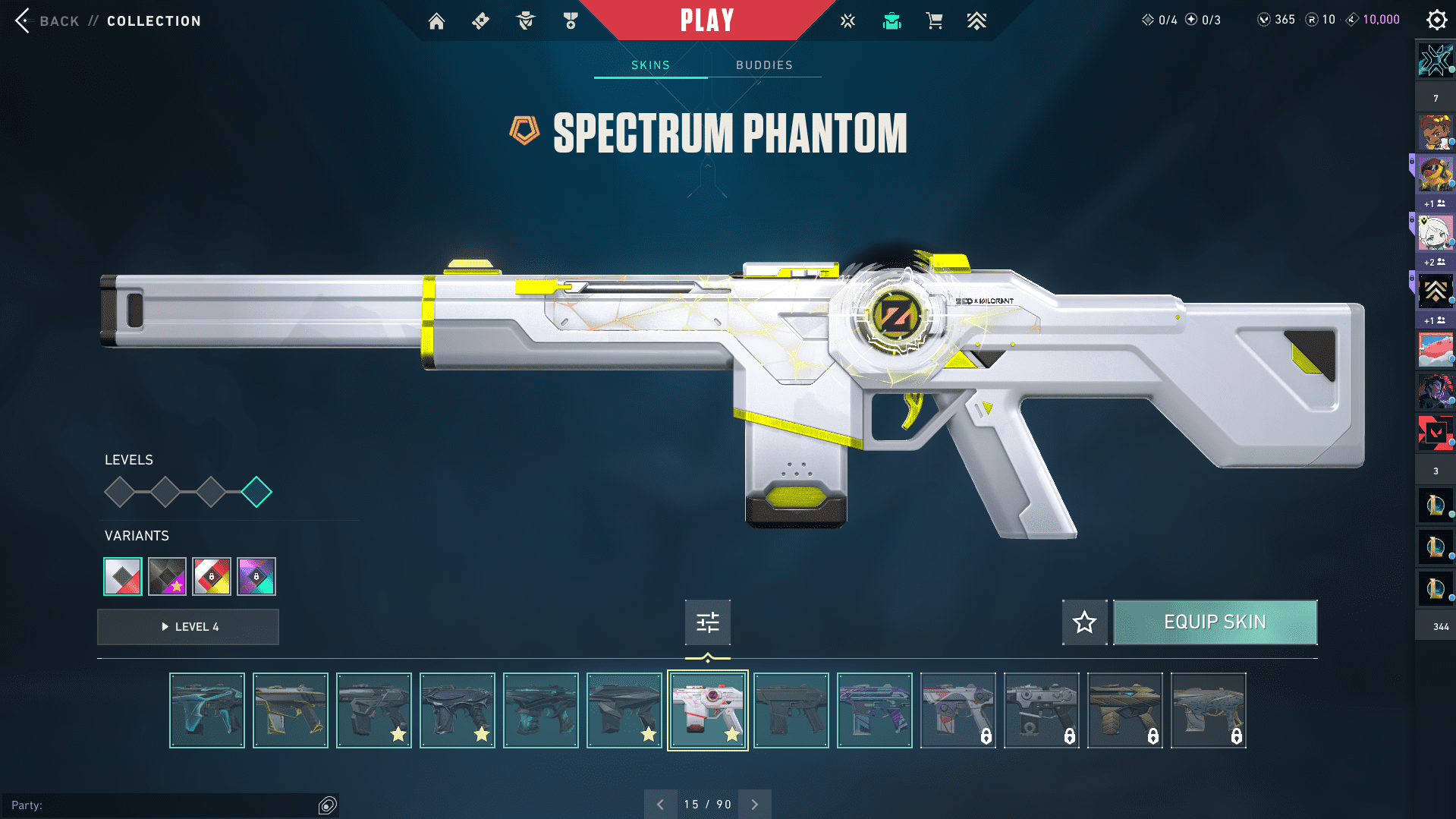Select the purple and teal Phantom thumbnail
1456x819 pixels.
(874, 710)
